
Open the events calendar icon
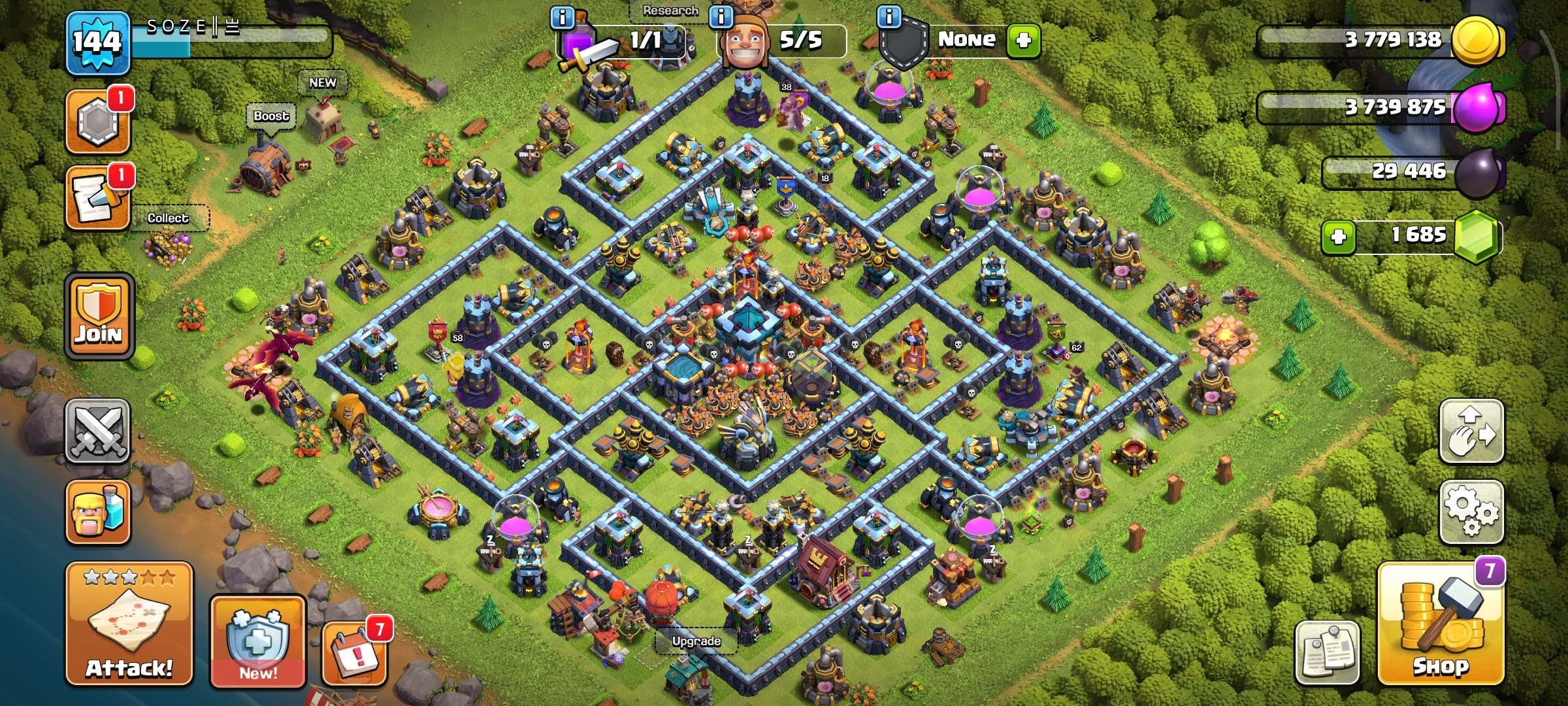coord(354,653)
